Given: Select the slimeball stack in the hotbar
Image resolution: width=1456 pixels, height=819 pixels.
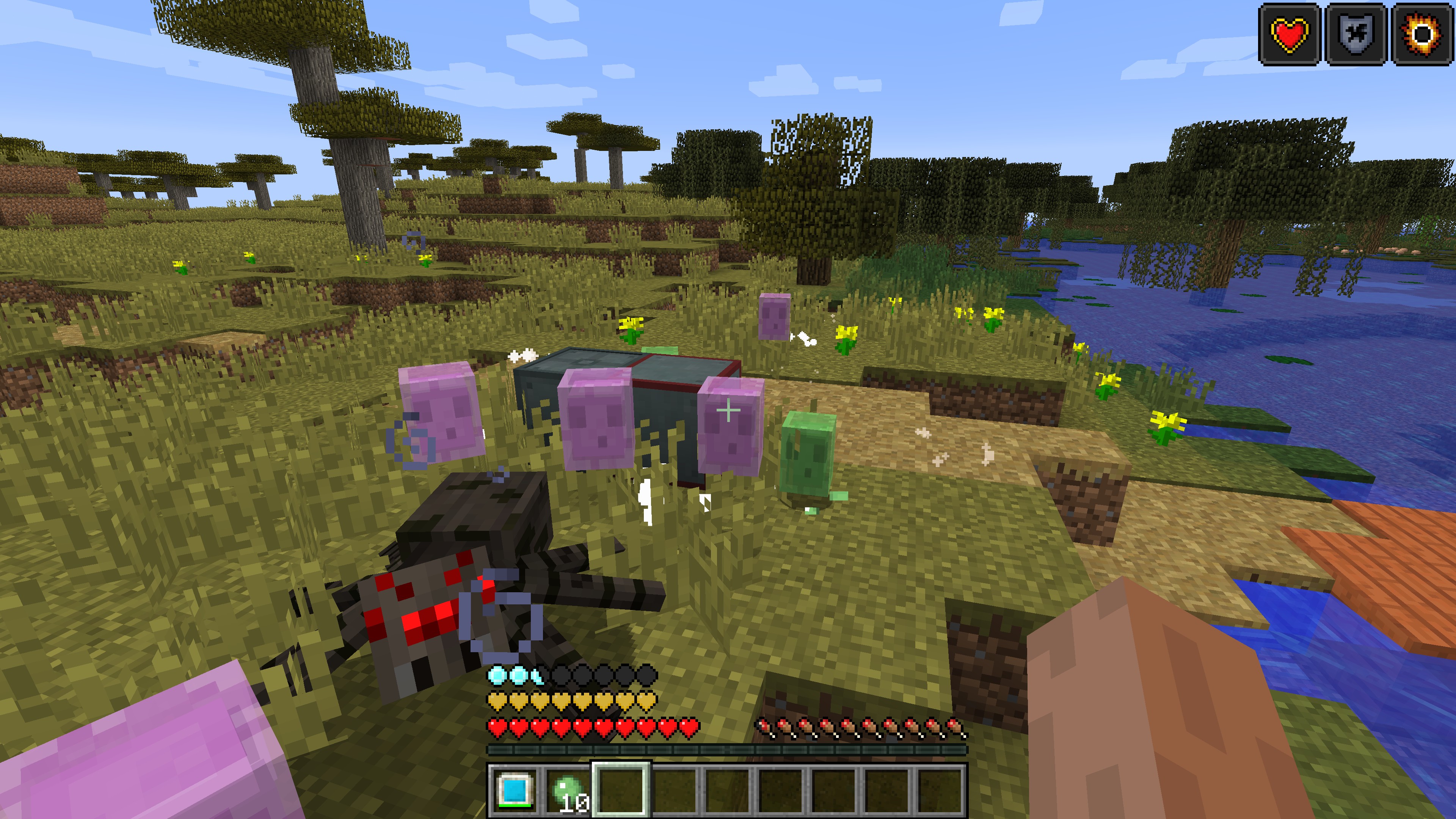Looking at the screenshot, I should [x=568, y=789].
